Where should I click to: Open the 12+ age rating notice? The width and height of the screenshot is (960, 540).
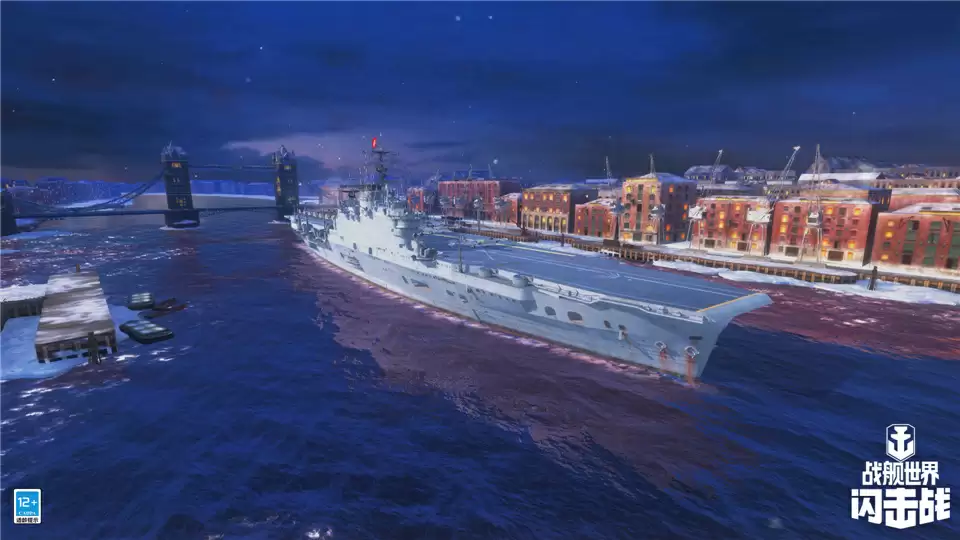[27, 505]
